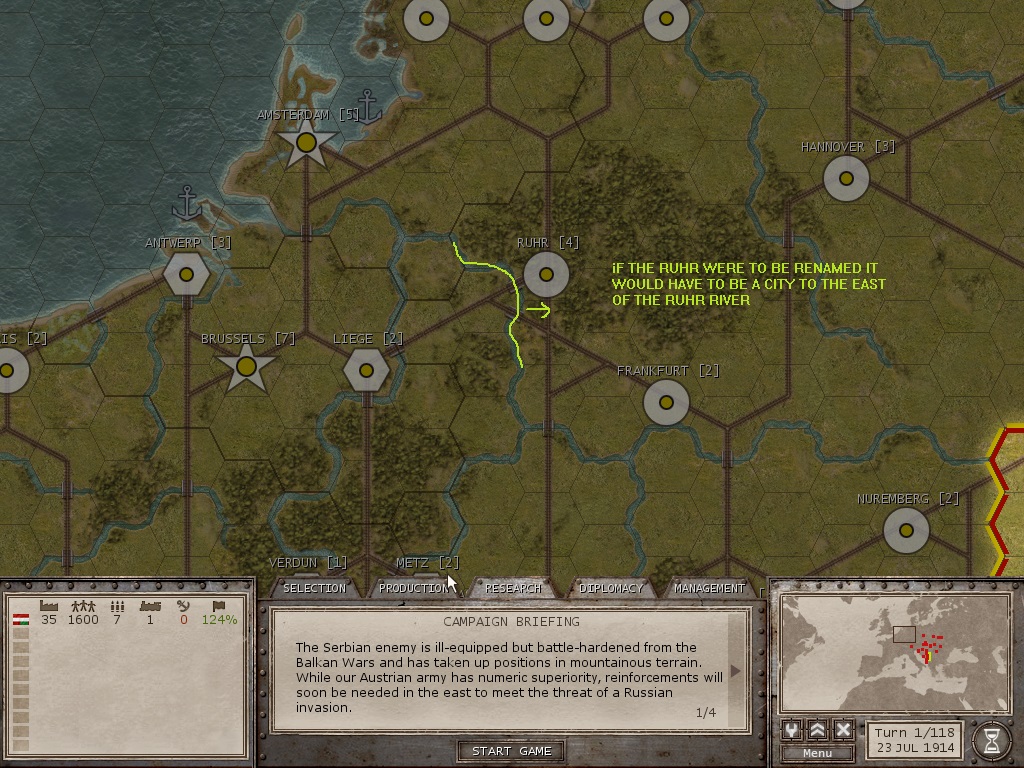This screenshot has height=768, width=1024.
Task: Start the game from the campaign briefing
Action: click(x=512, y=751)
